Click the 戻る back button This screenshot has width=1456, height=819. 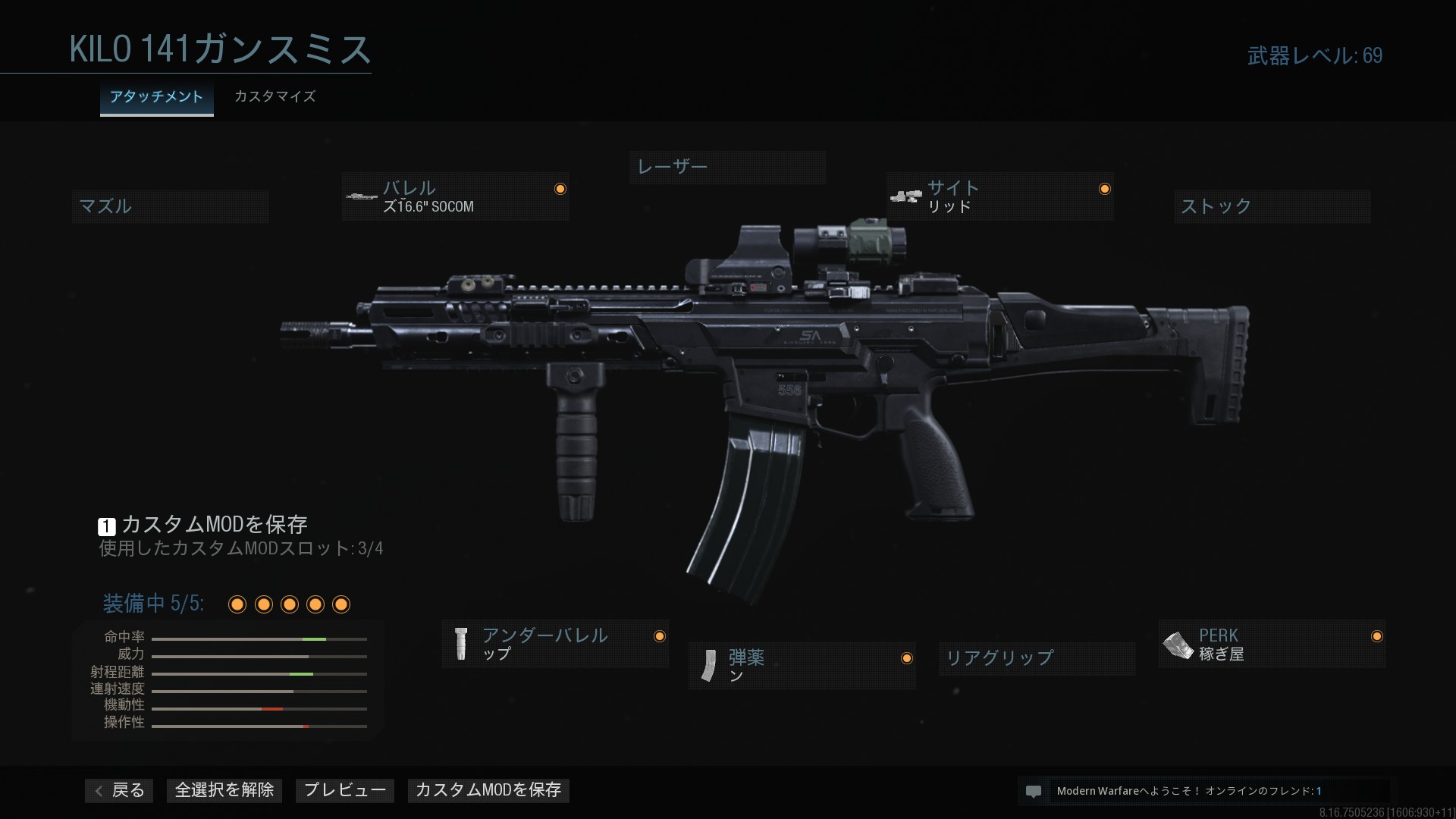click(120, 790)
